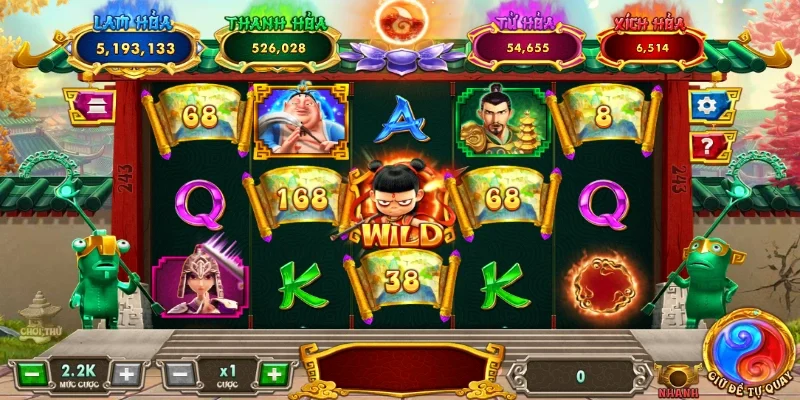
Task: Open the gear settings menu
Action: click(708, 106)
